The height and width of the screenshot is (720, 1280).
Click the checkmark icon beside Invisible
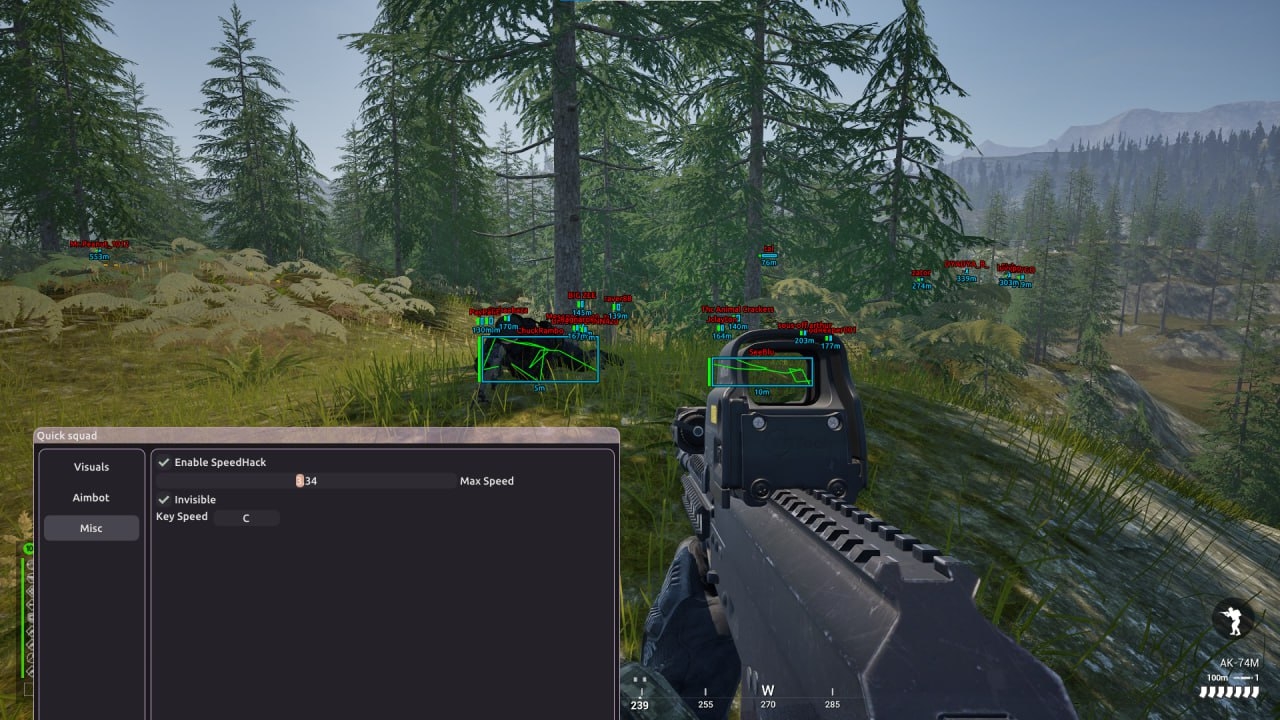point(163,500)
